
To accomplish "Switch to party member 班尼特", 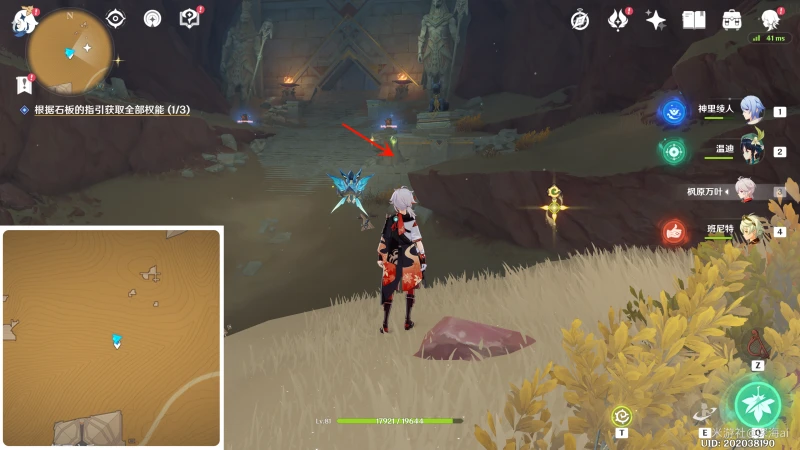I will coord(751,230).
